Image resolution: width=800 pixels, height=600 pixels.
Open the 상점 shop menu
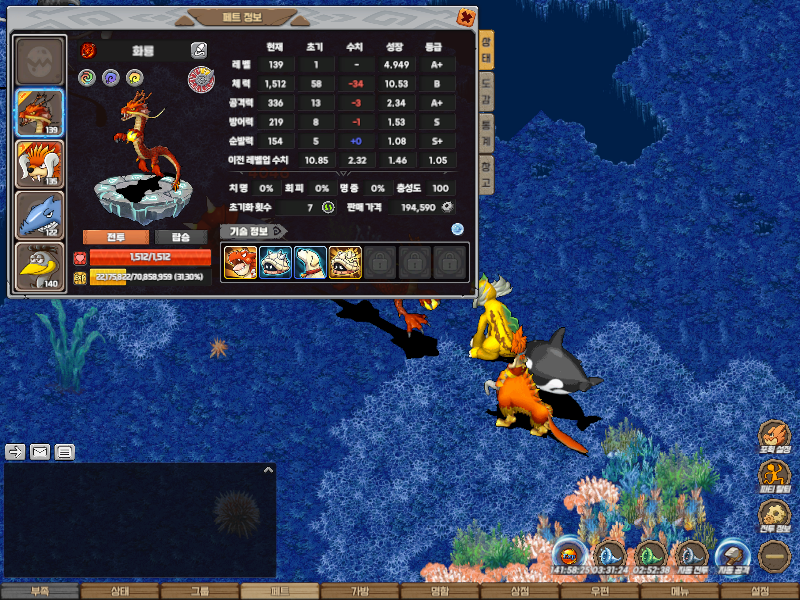(519, 592)
